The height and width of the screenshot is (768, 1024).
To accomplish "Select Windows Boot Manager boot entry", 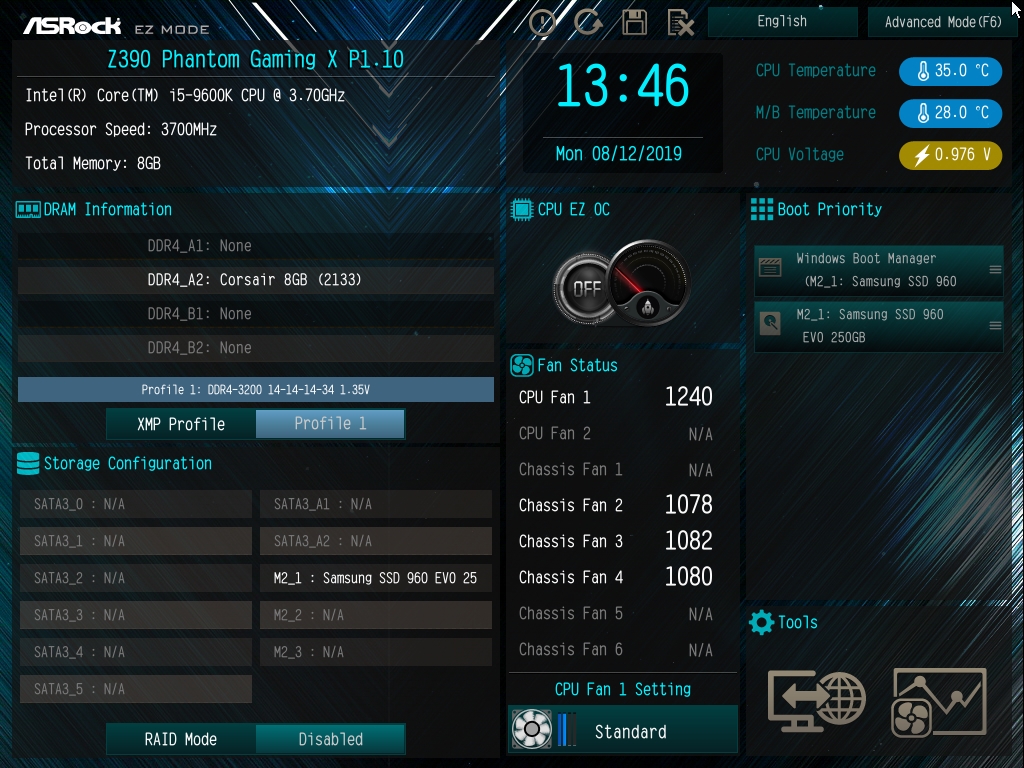I will click(878, 270).
